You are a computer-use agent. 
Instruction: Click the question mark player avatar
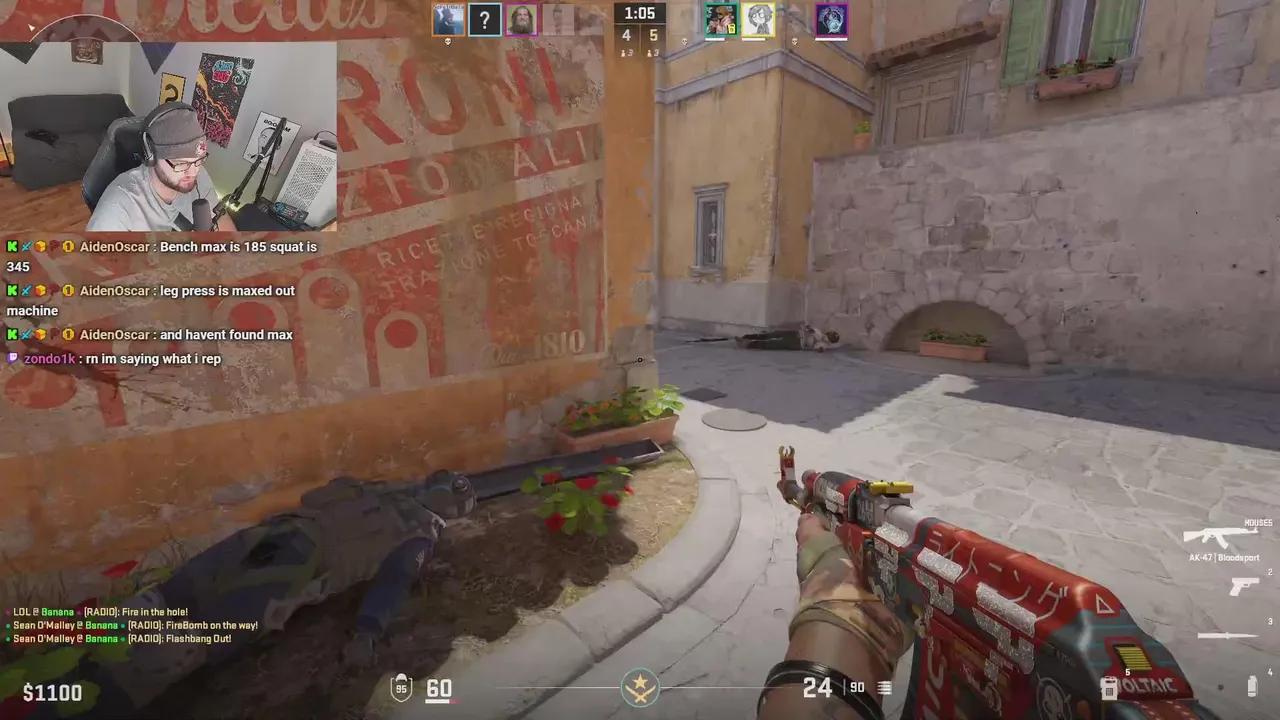(485, 20)
